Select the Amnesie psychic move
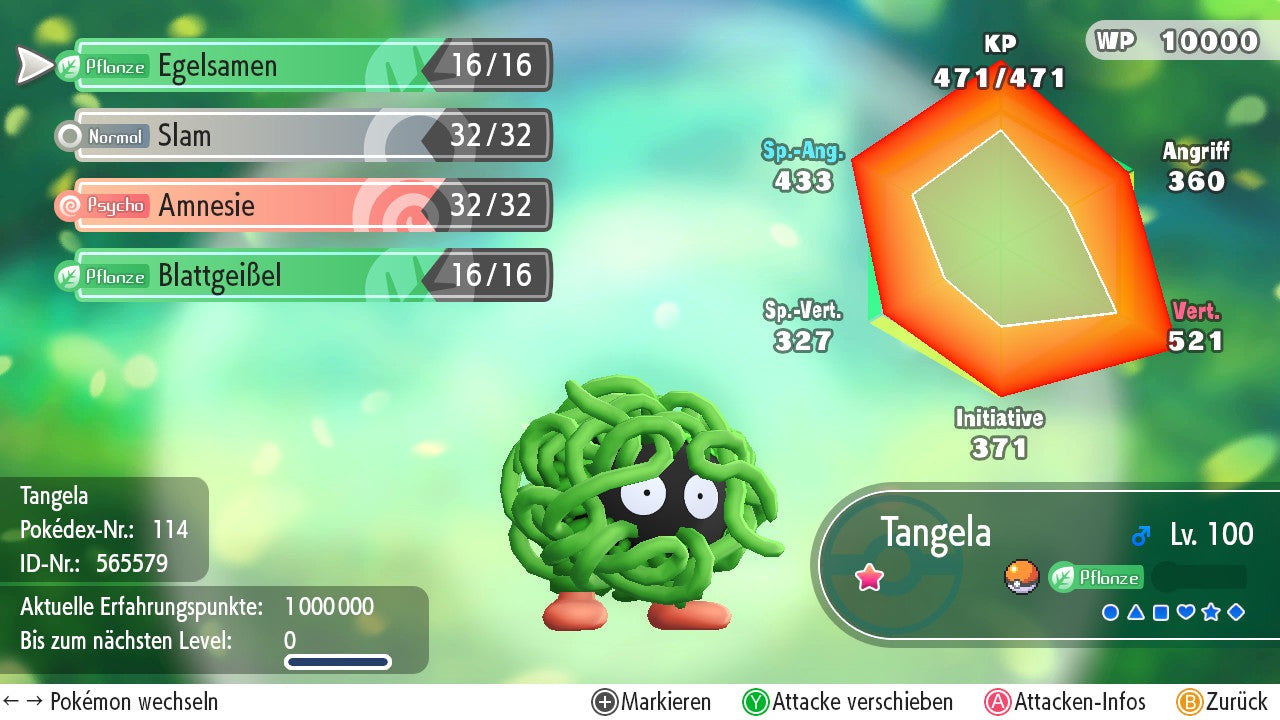Image resolution: width=1280 pixels, height=720 pixels. [x=310, y=206]
